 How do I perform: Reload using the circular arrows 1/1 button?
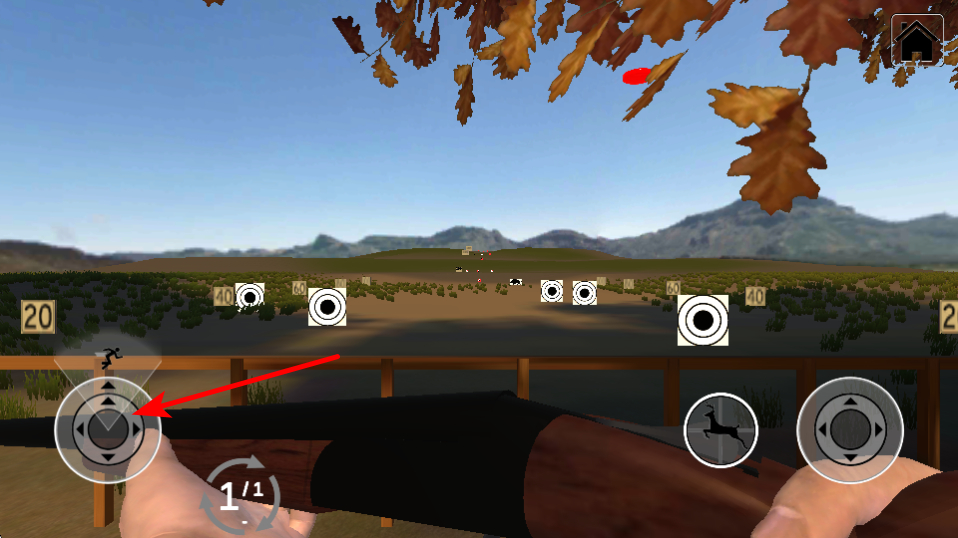241,492
